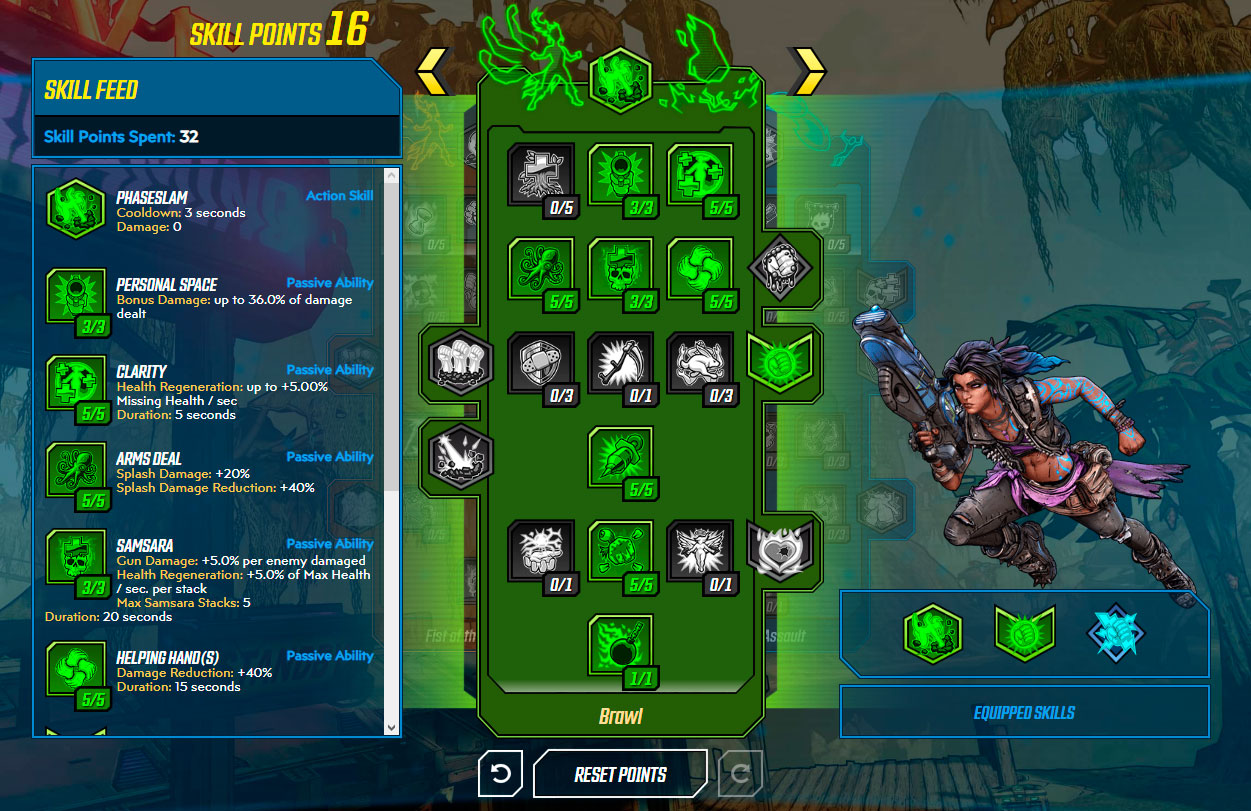Choose the grey heart-shield augment on right
This screenshot has height=811, width=1251.
tap(780, 548)
